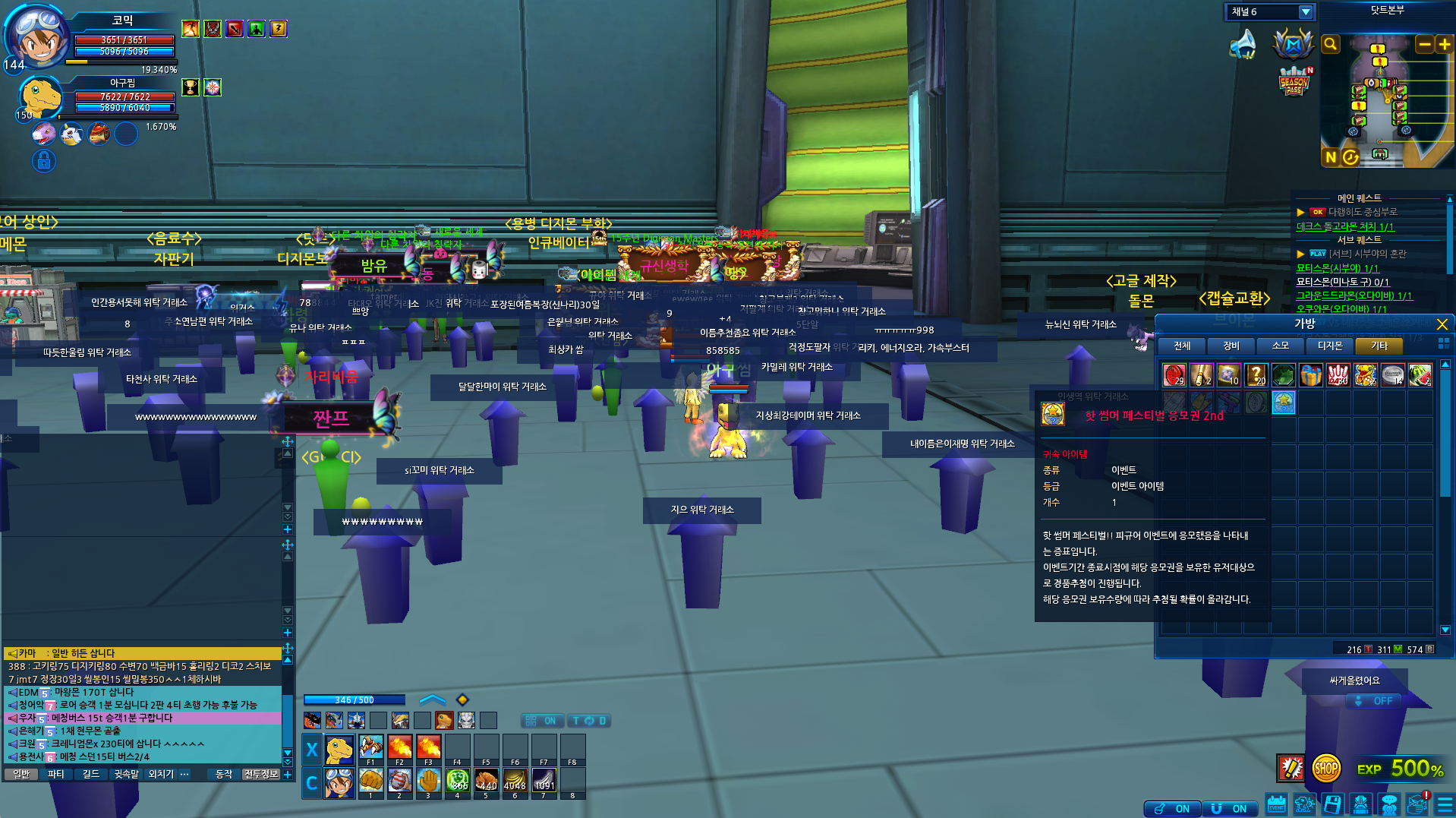Use the banana item in hotbar slot 6
This screenshot has width=1456, height=818.
click(515, 781)
